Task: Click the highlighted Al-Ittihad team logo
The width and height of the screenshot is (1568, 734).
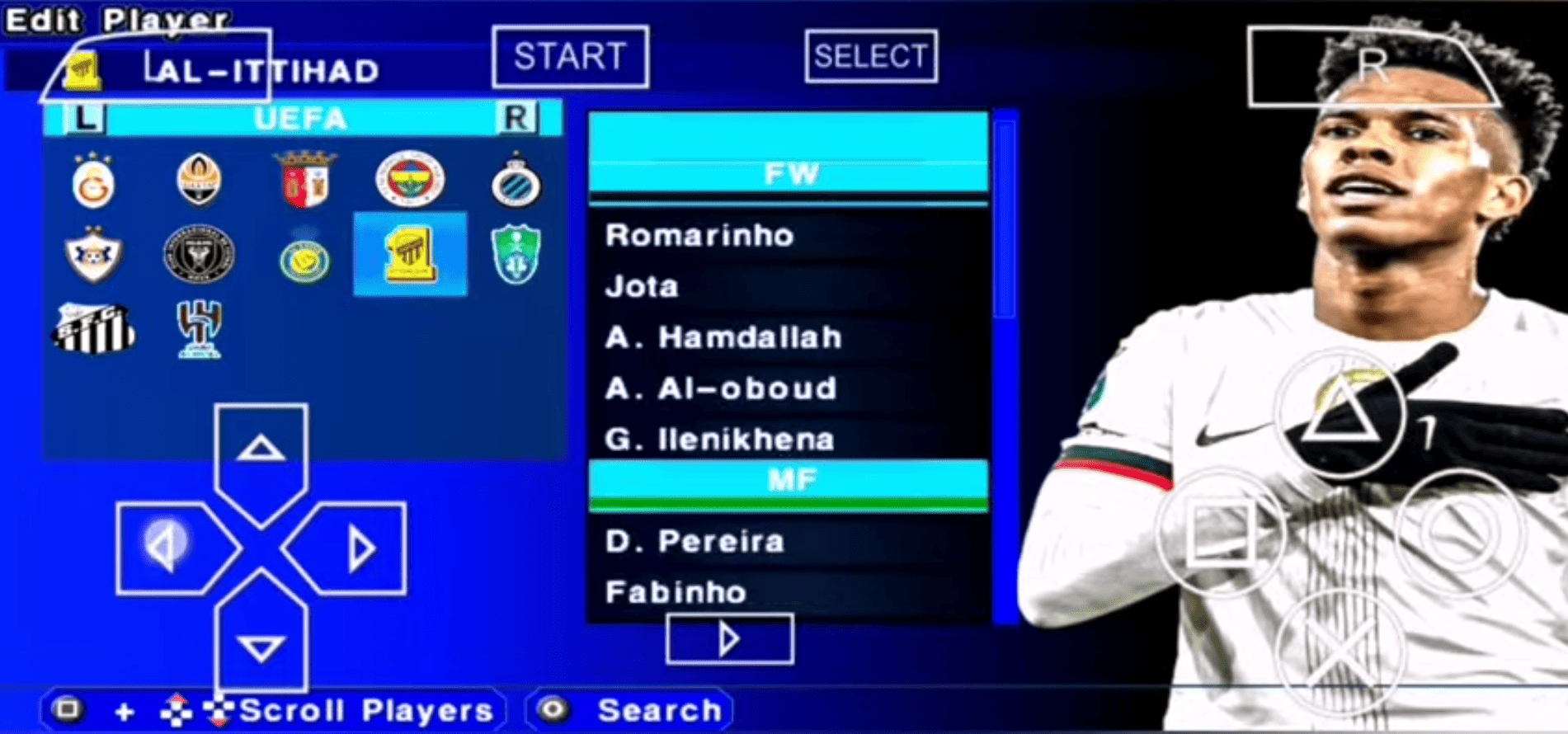Action: tap(410, 254)
